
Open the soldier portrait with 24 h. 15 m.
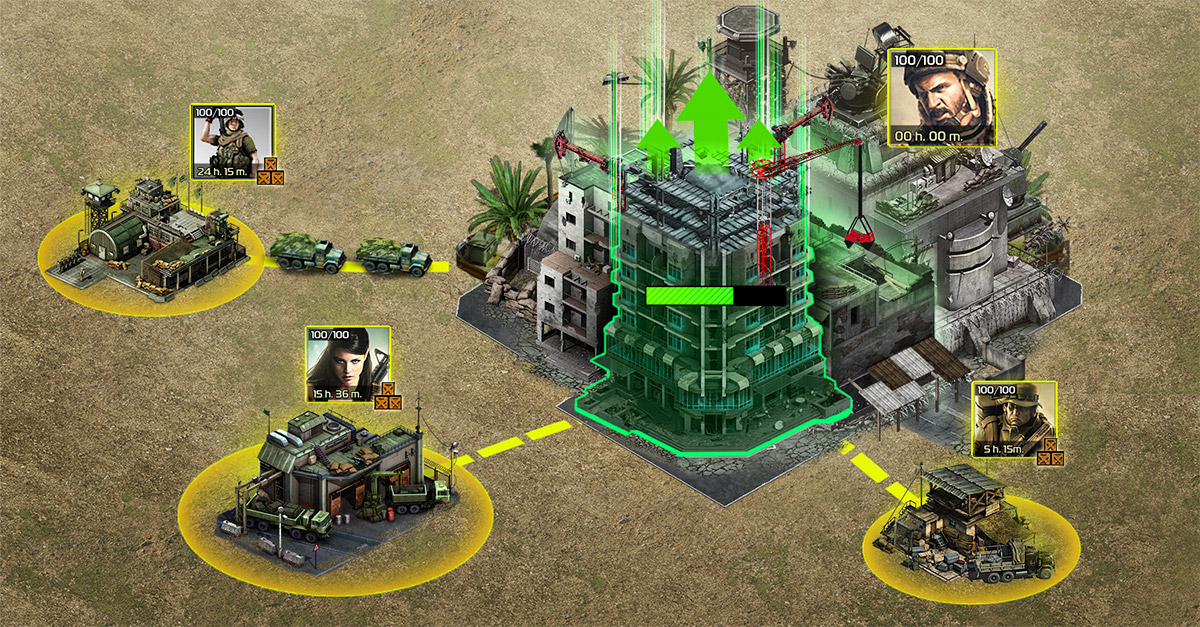232,139
